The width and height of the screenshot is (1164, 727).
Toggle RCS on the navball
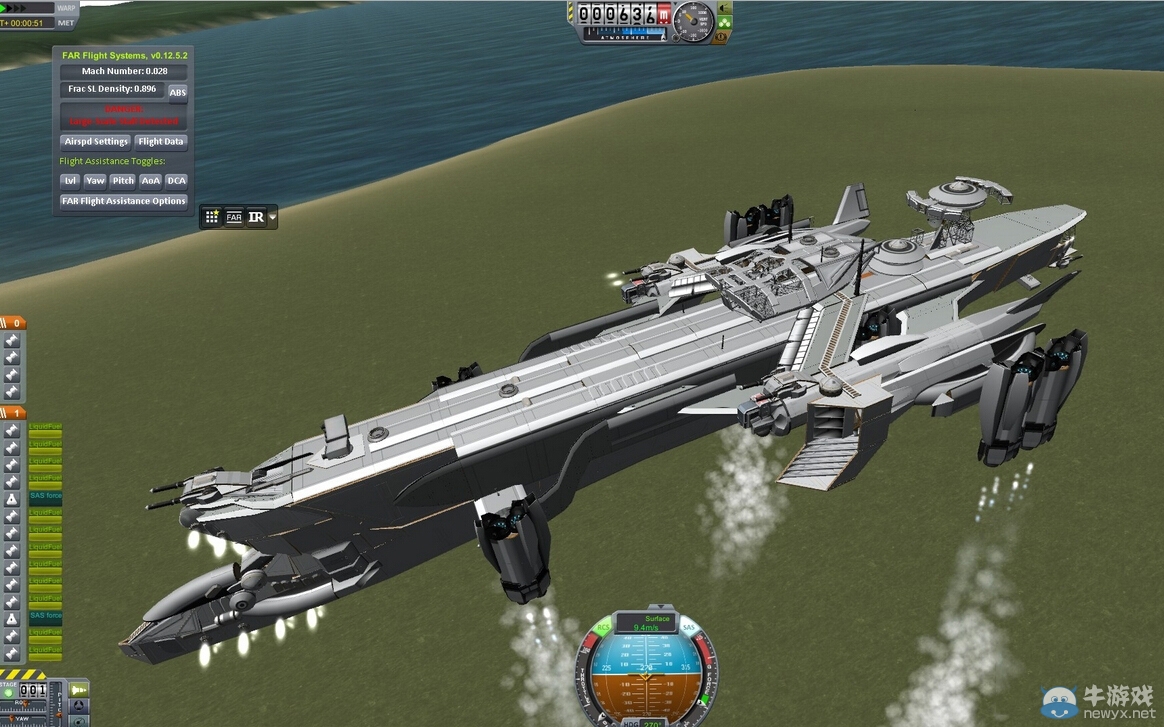point(604,628)
